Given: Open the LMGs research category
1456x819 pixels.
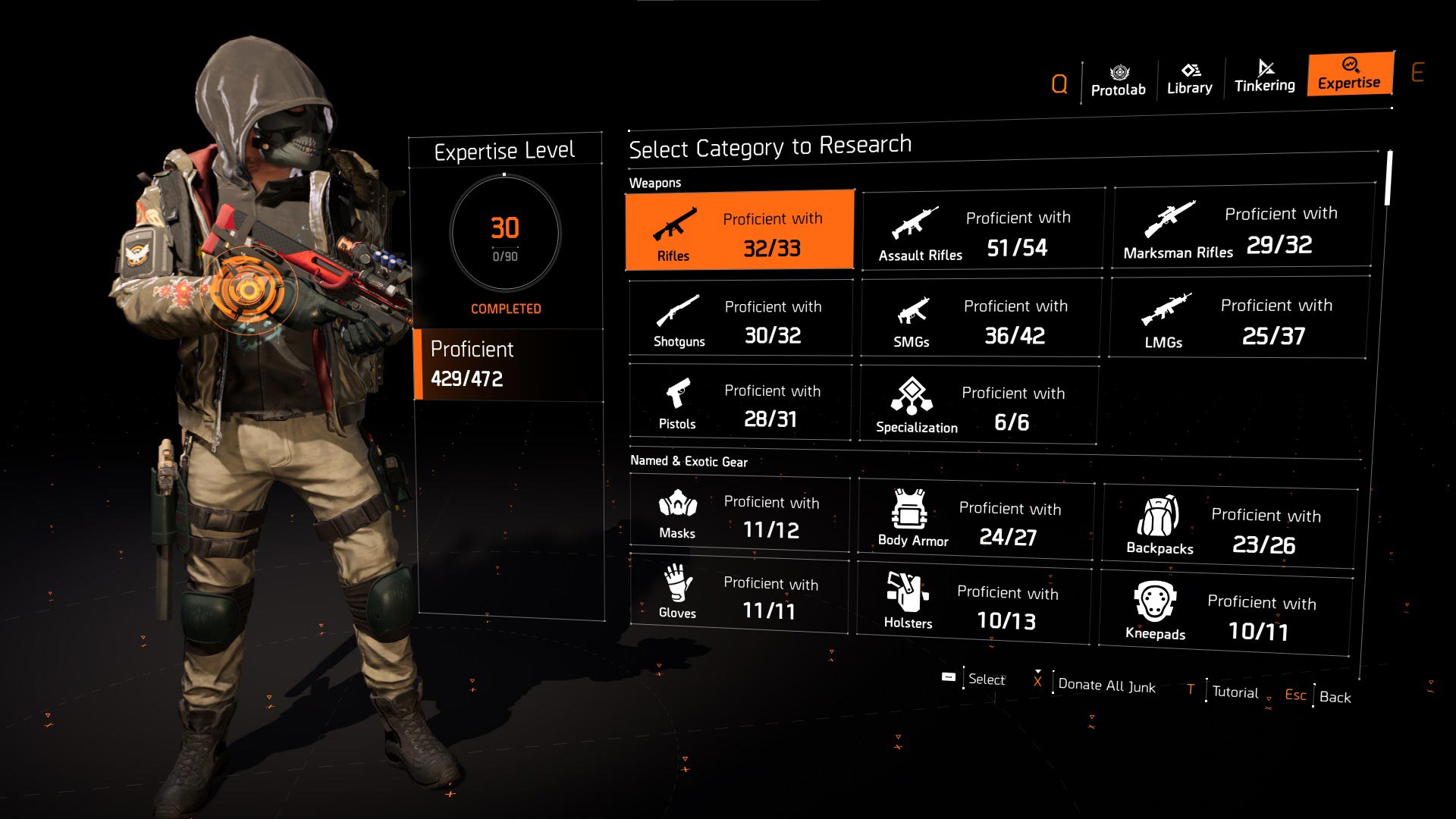Looking at the screenshot, I should [1238, 318].
